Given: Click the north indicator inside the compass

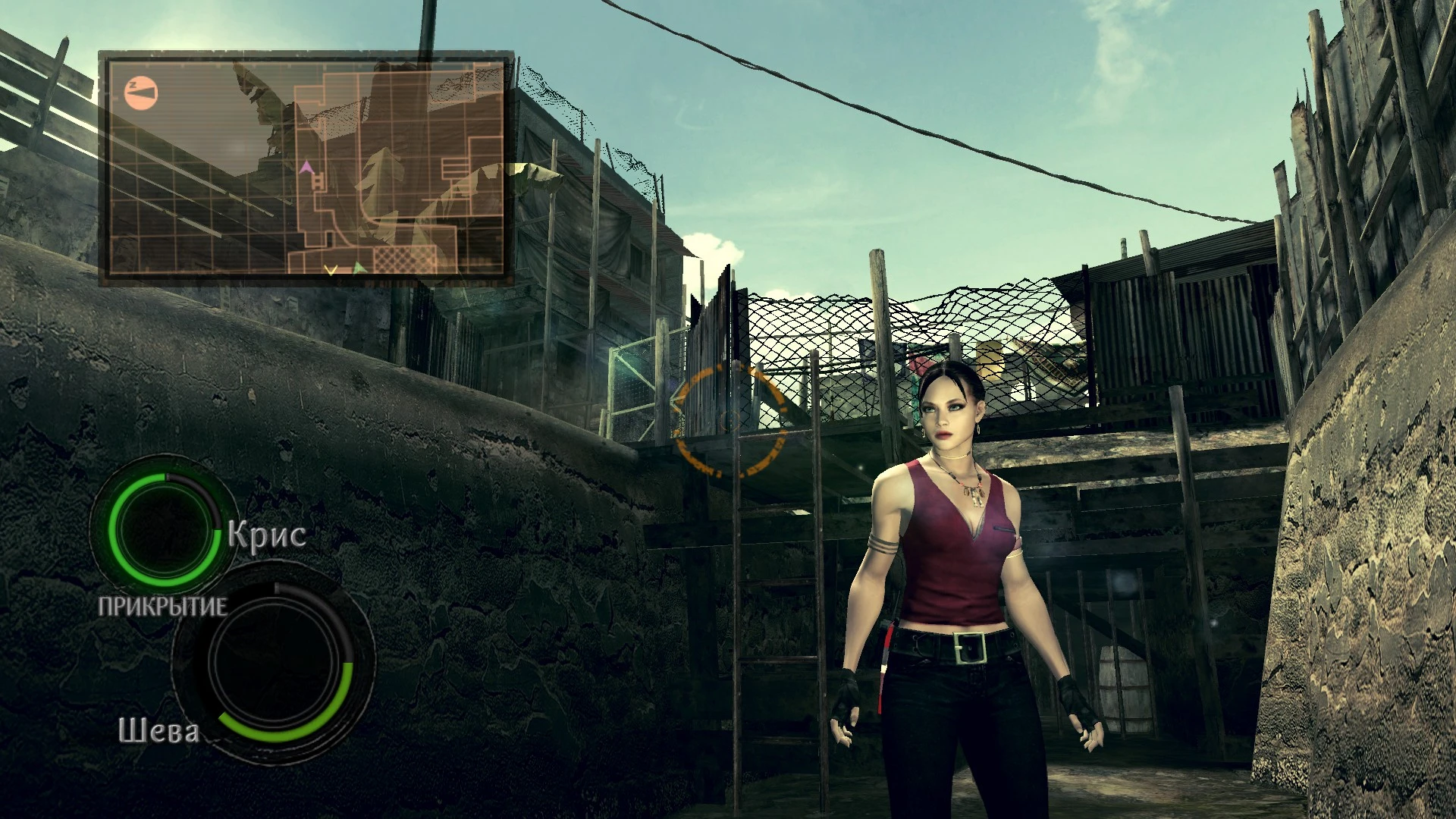Looking at the screenshot, I should (x=133, y=84).
